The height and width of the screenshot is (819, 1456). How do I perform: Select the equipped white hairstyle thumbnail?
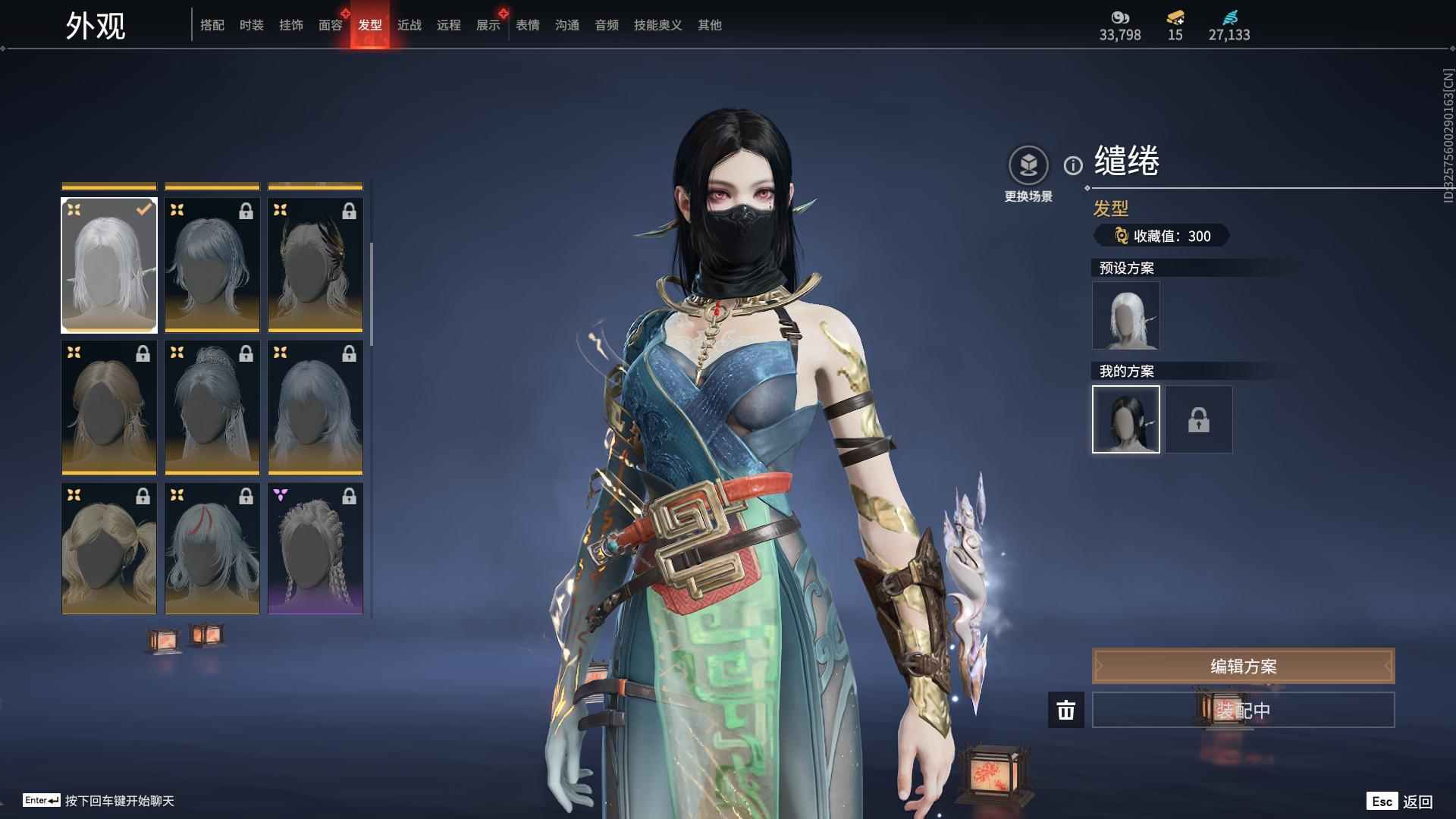109,265
